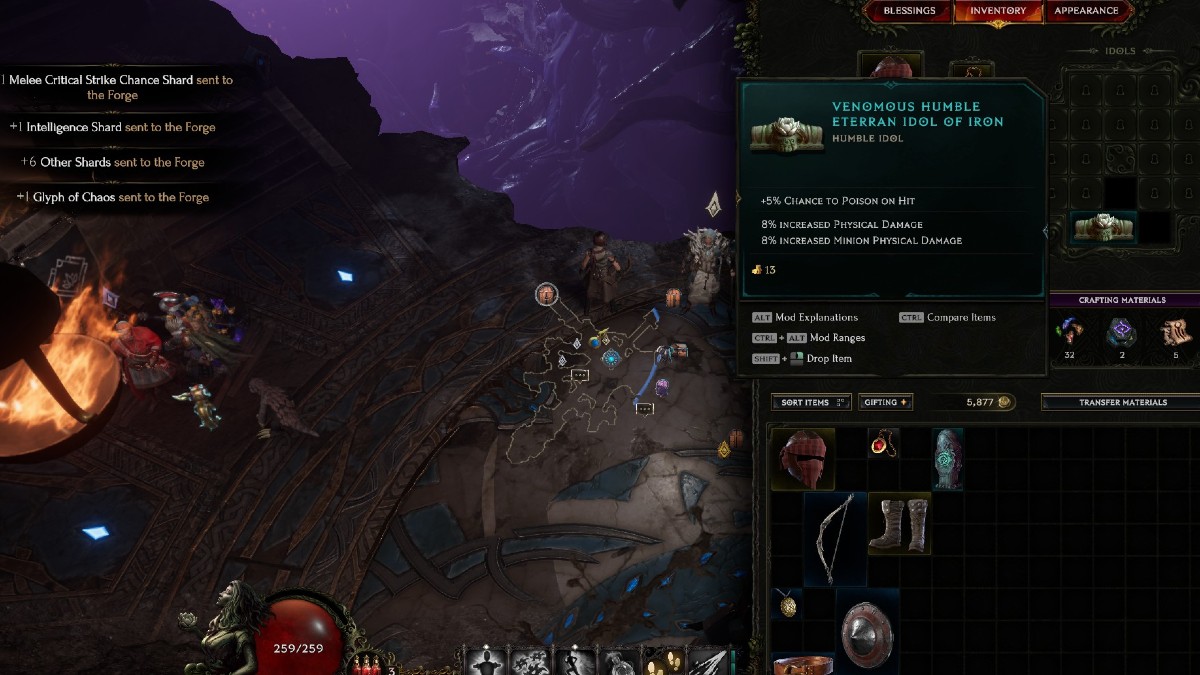Use the red health potion icon
The height and width of the screenshot is (675, 1200).
(367, 664)
